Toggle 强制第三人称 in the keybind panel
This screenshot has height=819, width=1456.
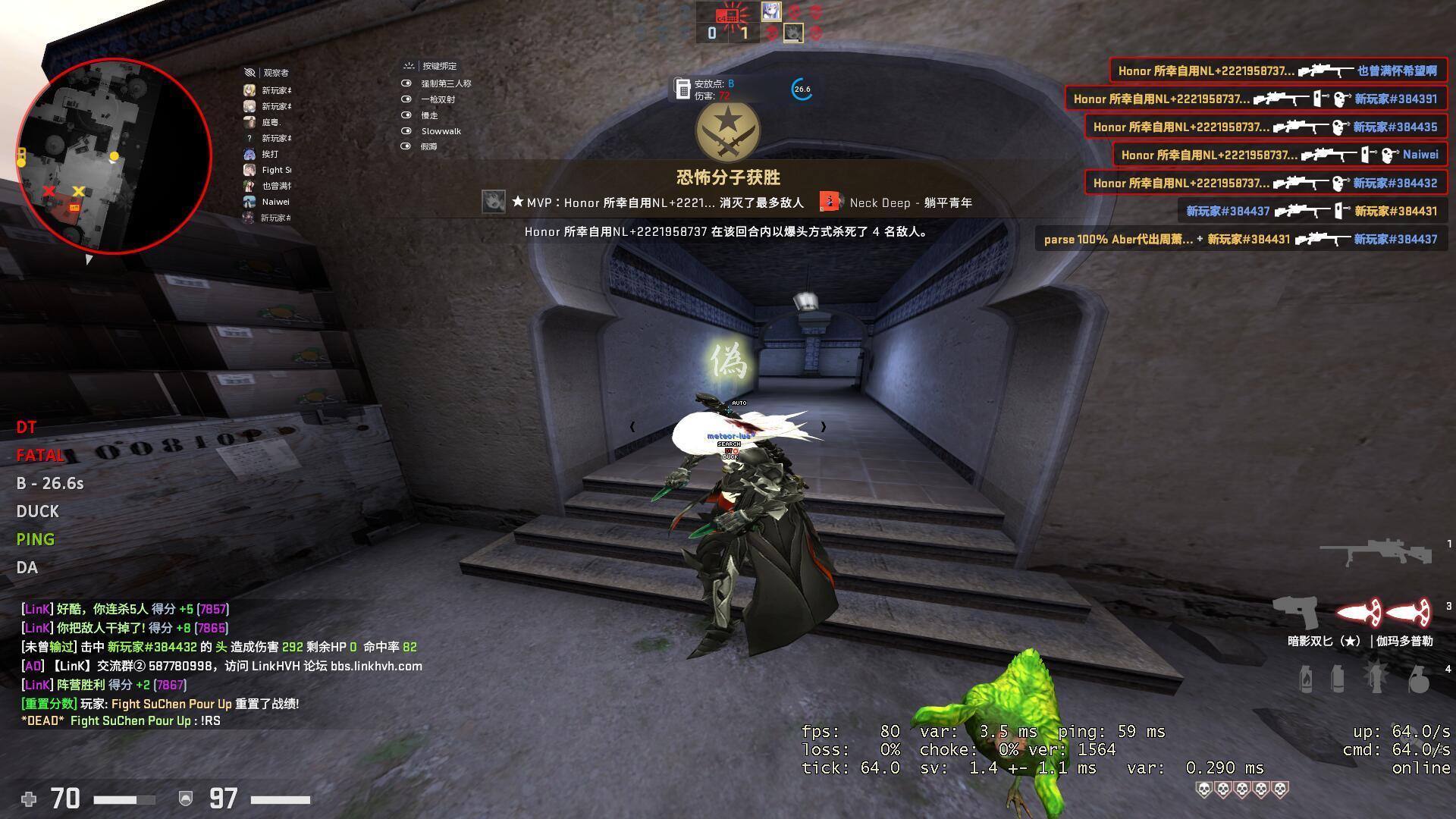(x=408, y=83)
